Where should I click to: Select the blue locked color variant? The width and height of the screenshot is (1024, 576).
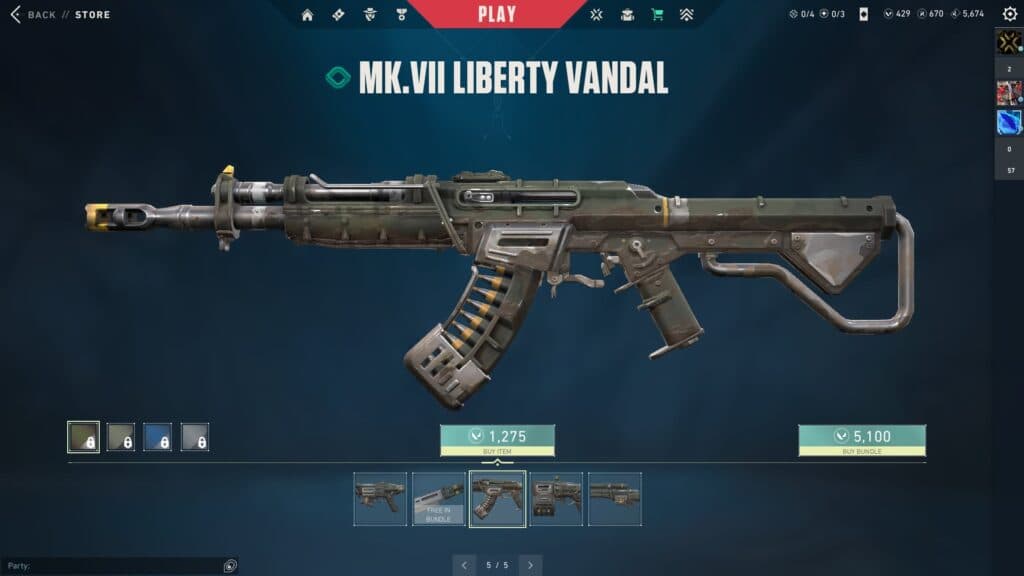tap(157, 437)
